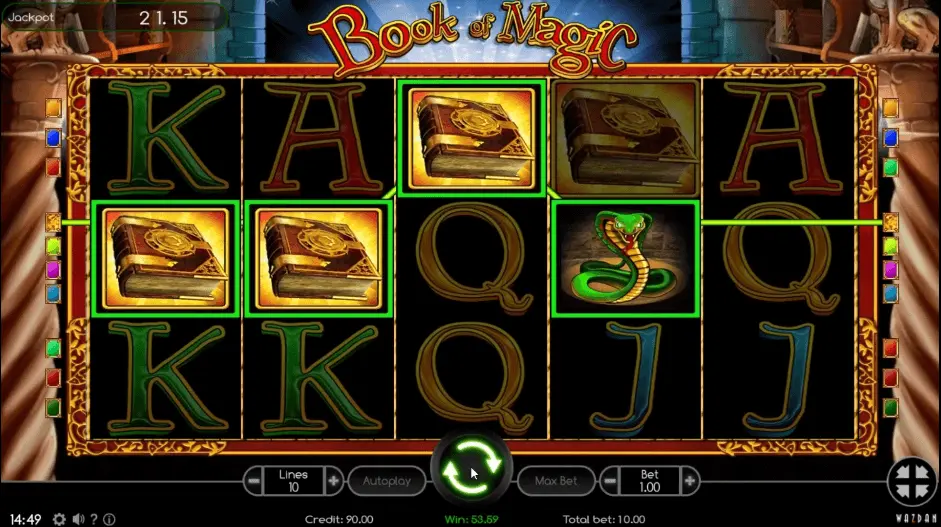The height and width of the screenshot is (527, 941).
Task: Decrease the number of Lines
Action: pyautogui.click(x=254, y=481)
